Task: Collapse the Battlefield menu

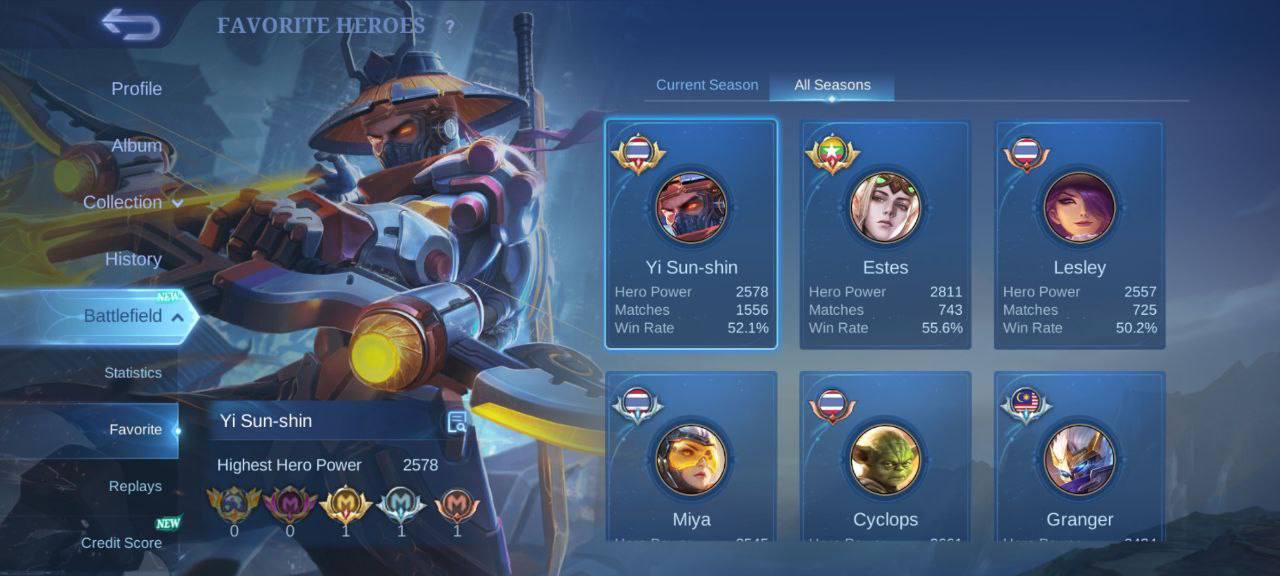Action: point(133,316)
